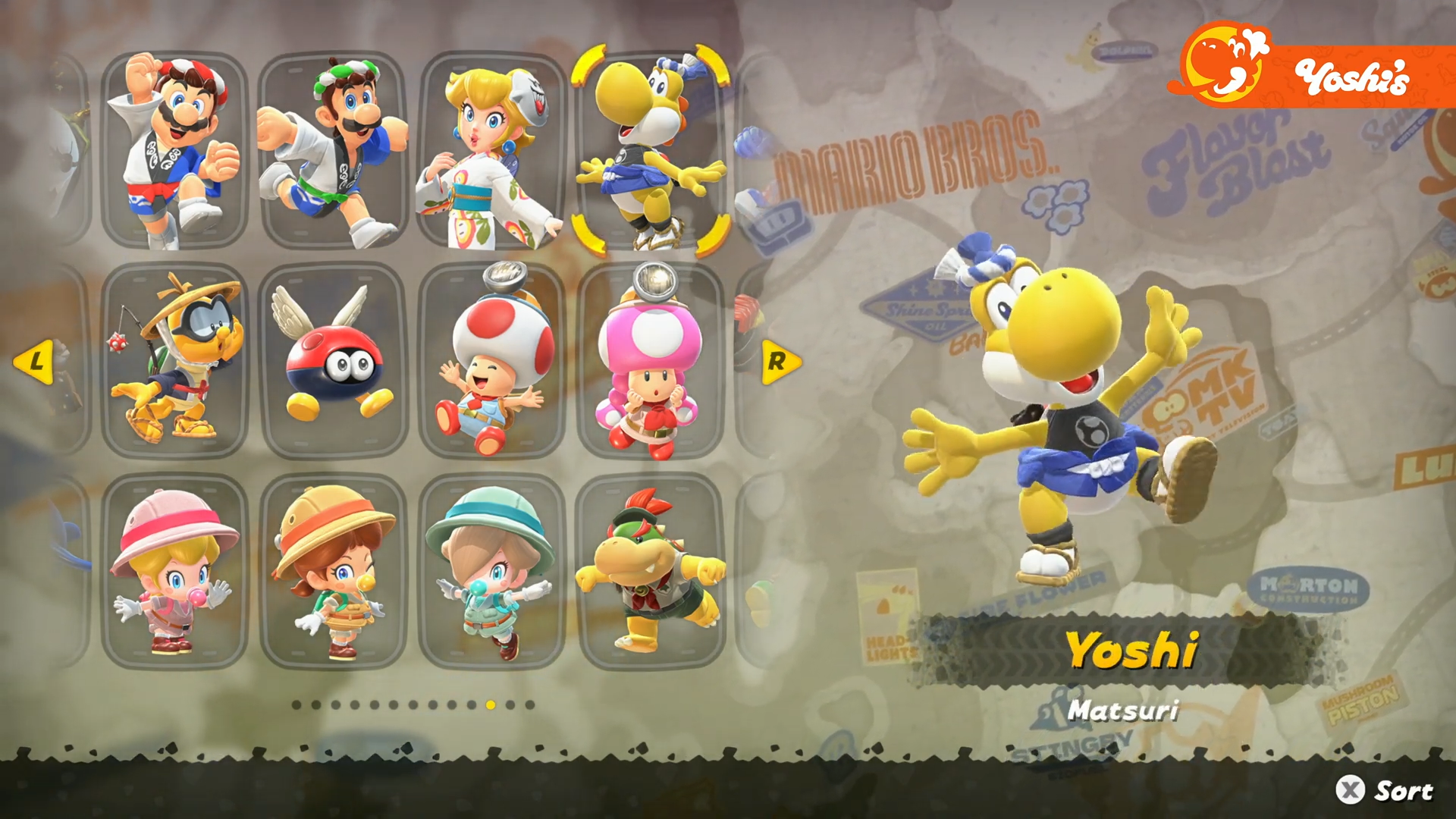
Task: Pick Baby Daisy in orange explorer hat
Action: [x=334, y=572]
